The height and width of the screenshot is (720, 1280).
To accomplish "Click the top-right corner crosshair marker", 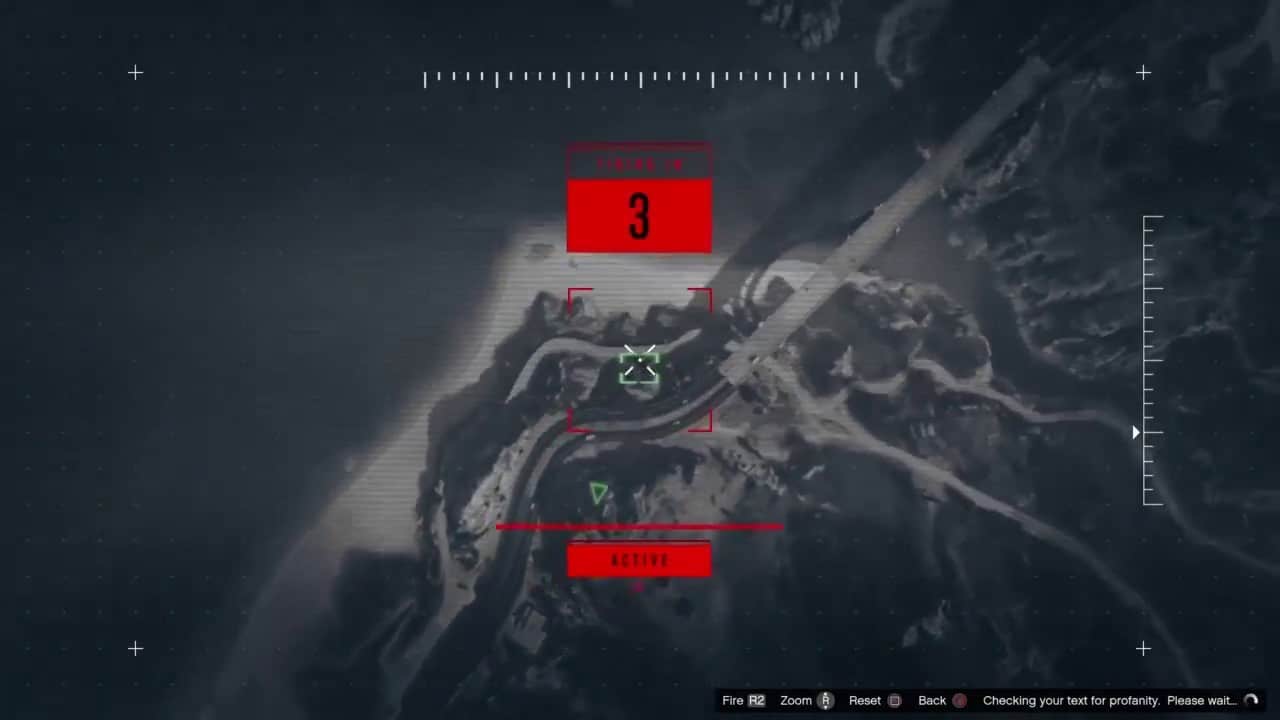I will [x=1143, y=72].
